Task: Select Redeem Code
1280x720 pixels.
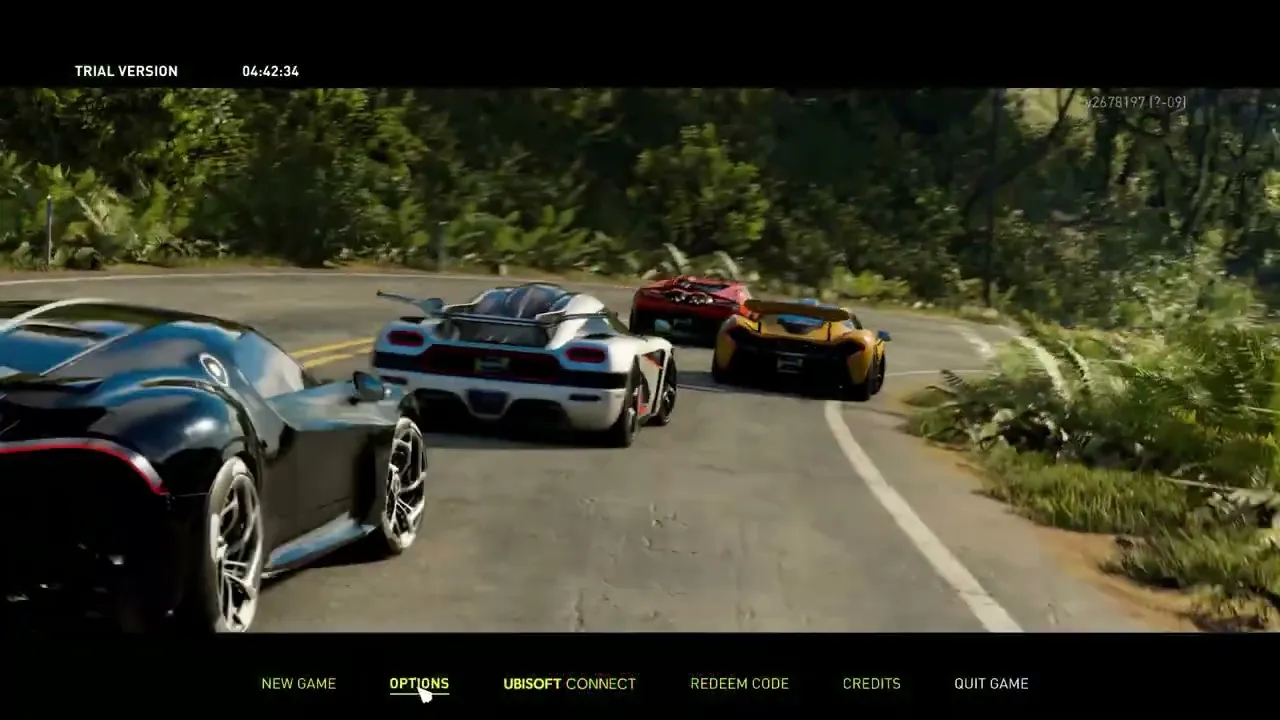Action: 739,684
